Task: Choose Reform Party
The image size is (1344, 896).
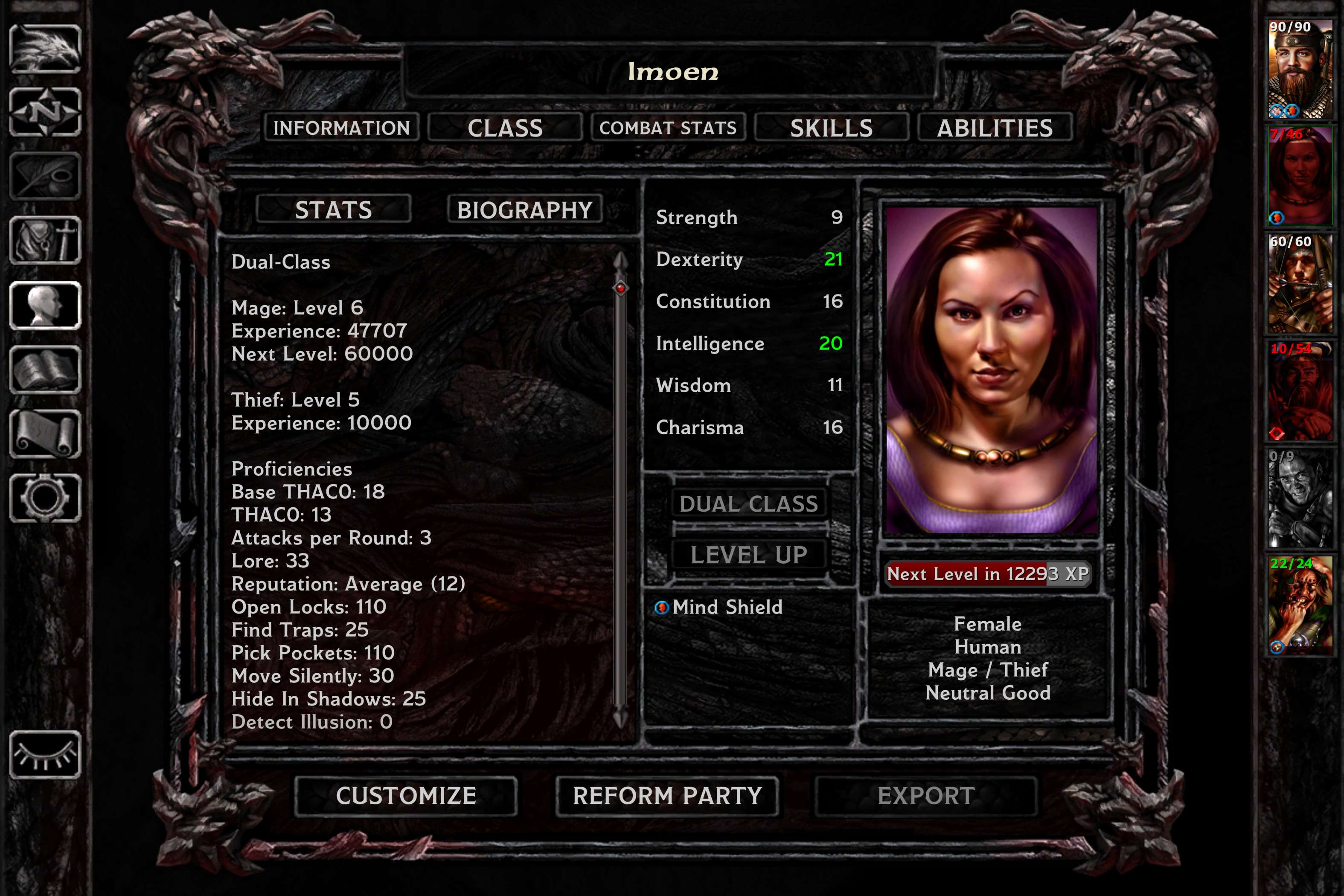Action: point(667,795)
